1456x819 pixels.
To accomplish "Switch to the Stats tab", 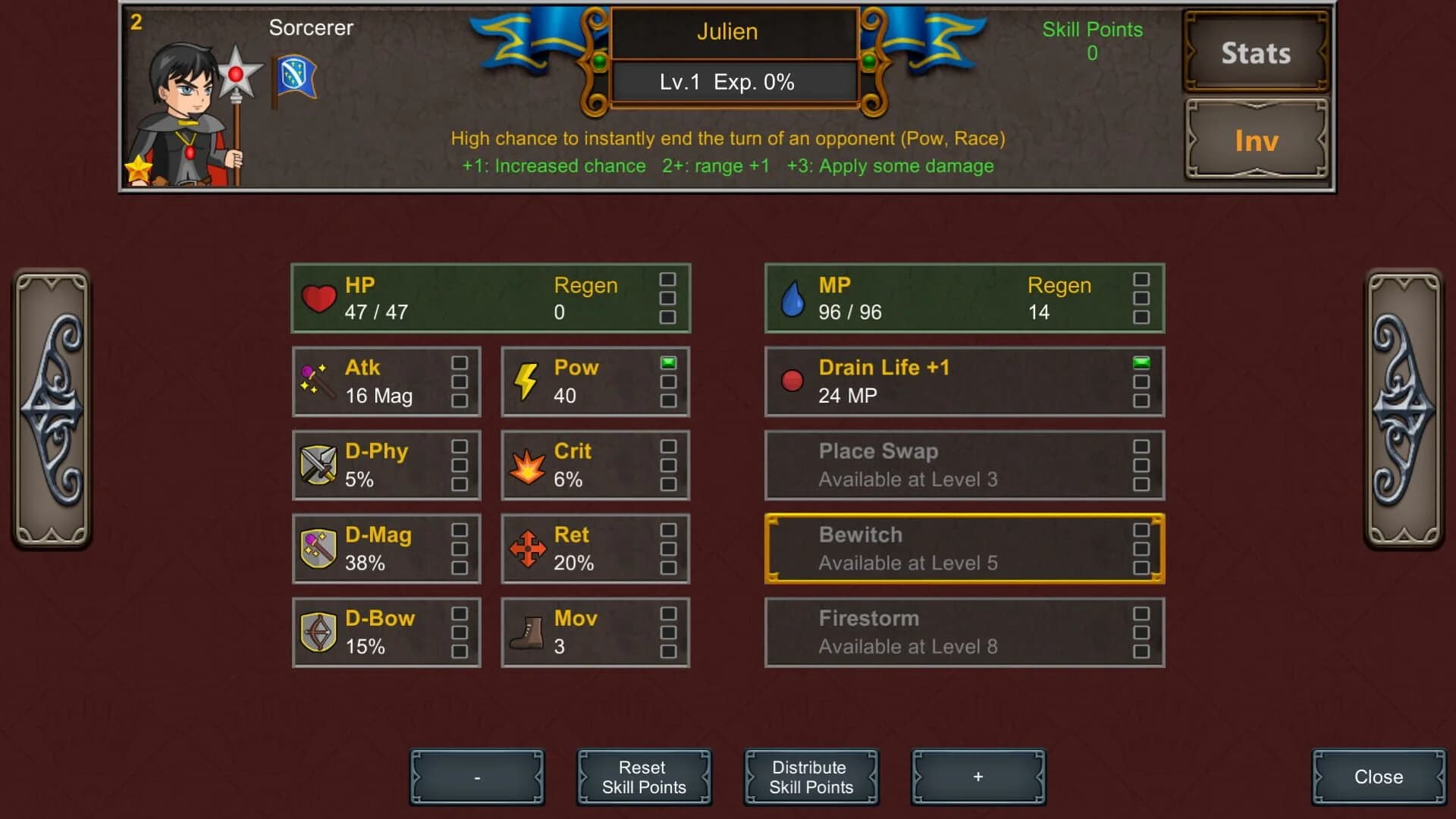I will click(1255, 53).
